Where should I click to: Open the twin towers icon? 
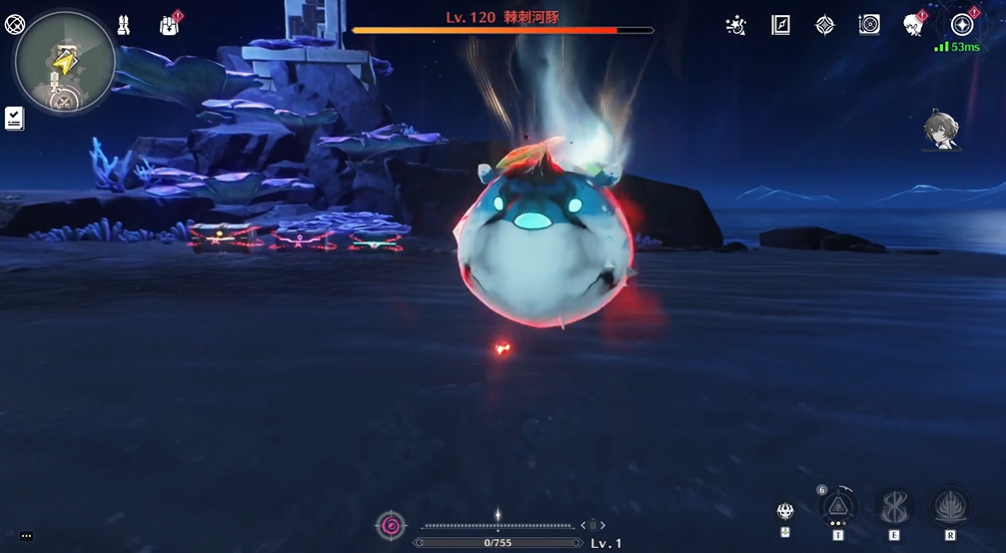click(x=124, y=25)
